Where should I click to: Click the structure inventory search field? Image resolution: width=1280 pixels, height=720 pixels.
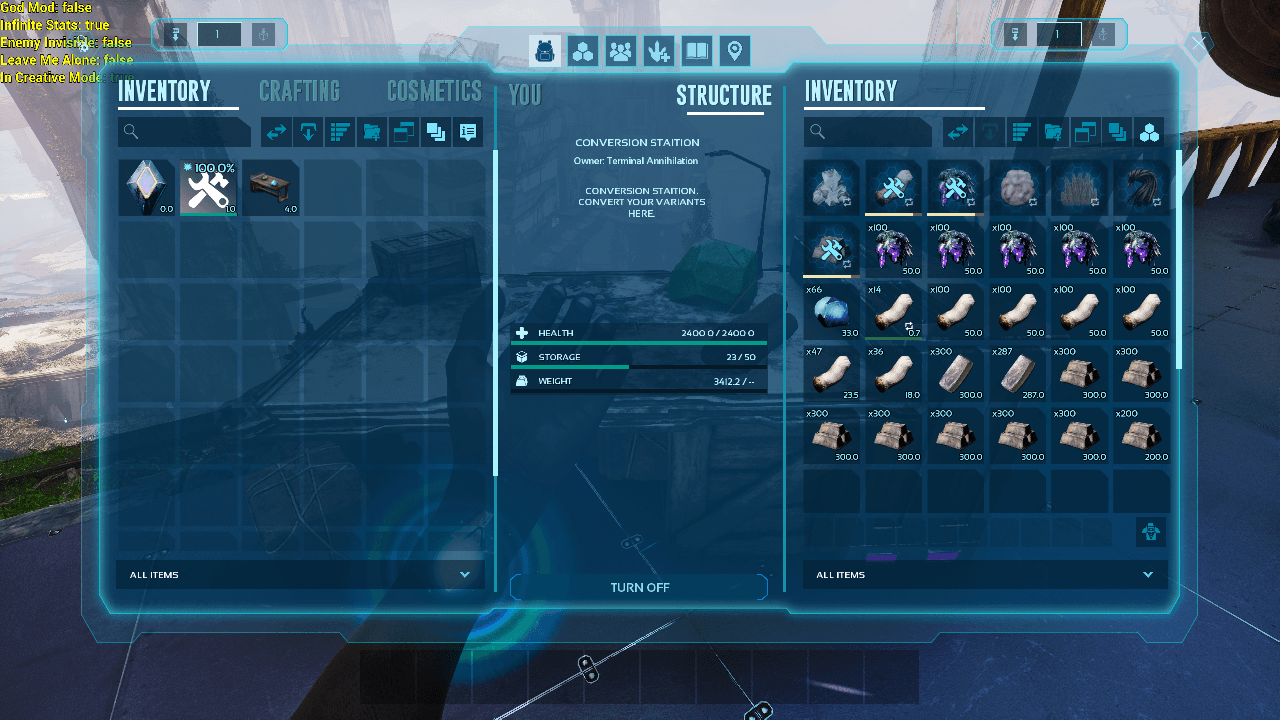[x=868, y=132]
